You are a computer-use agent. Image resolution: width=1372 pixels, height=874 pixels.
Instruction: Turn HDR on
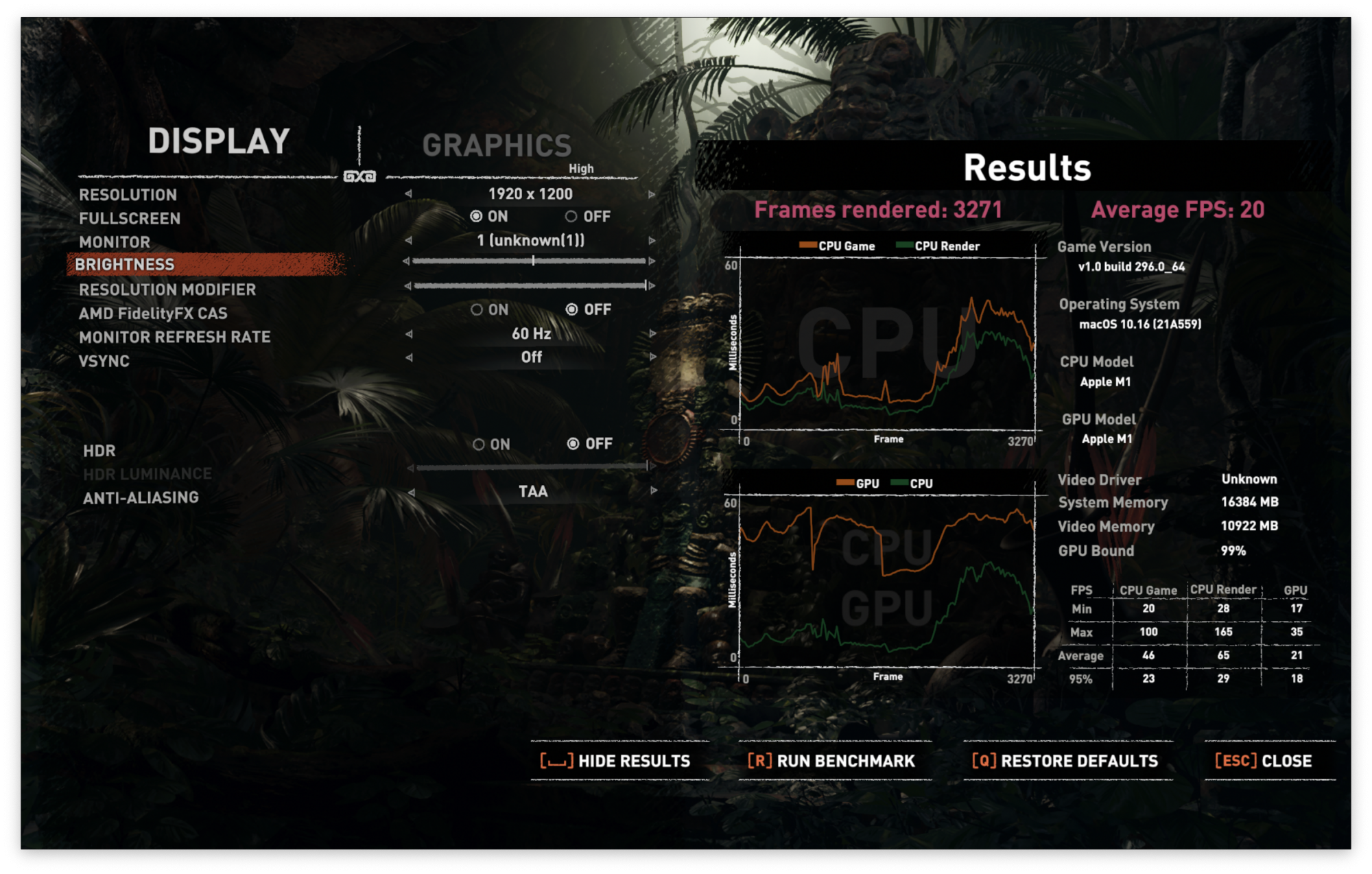click(479, 445)
